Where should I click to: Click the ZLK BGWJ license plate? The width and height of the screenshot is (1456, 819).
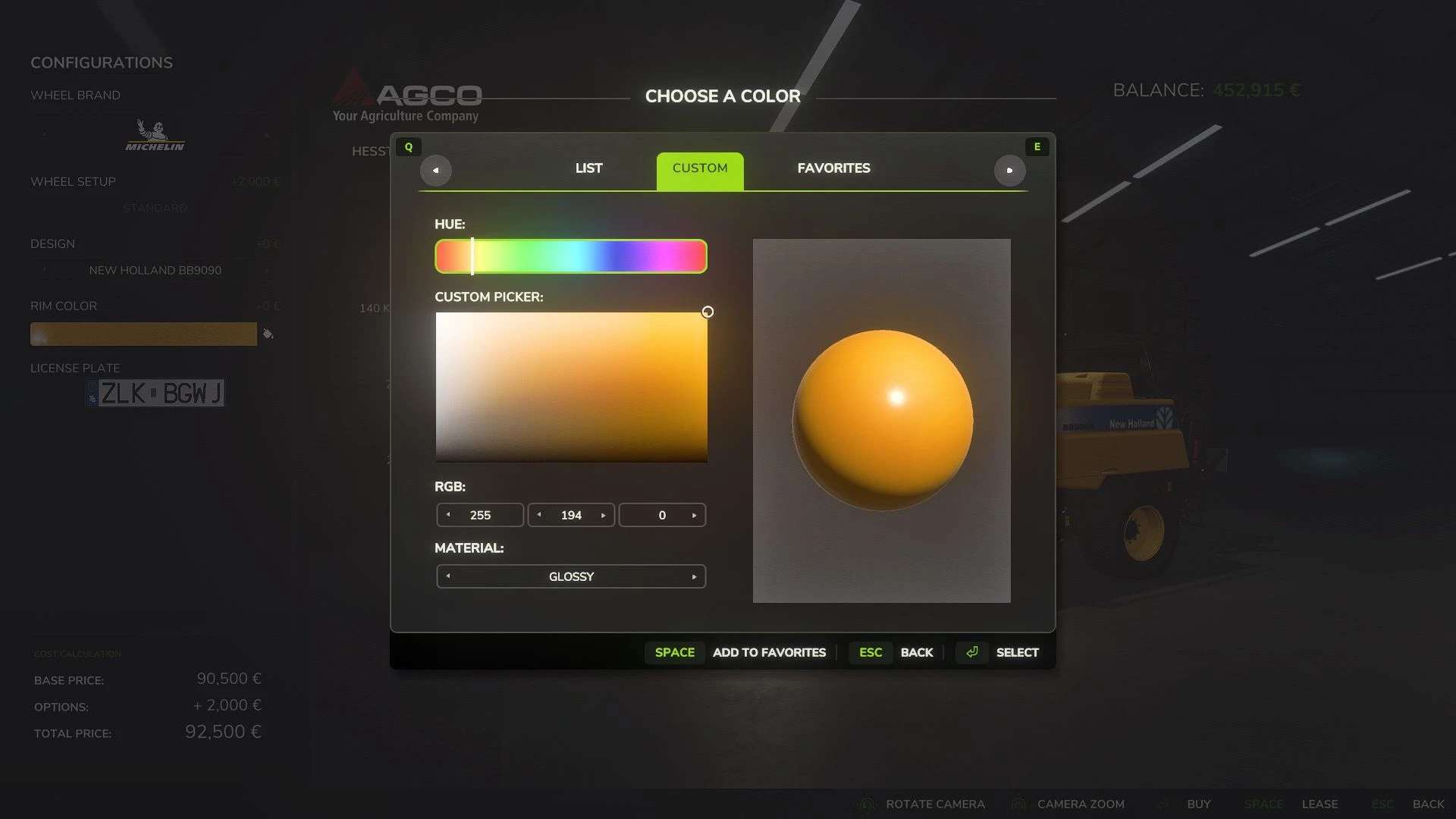pyautogui.click(x=155, y=393)
